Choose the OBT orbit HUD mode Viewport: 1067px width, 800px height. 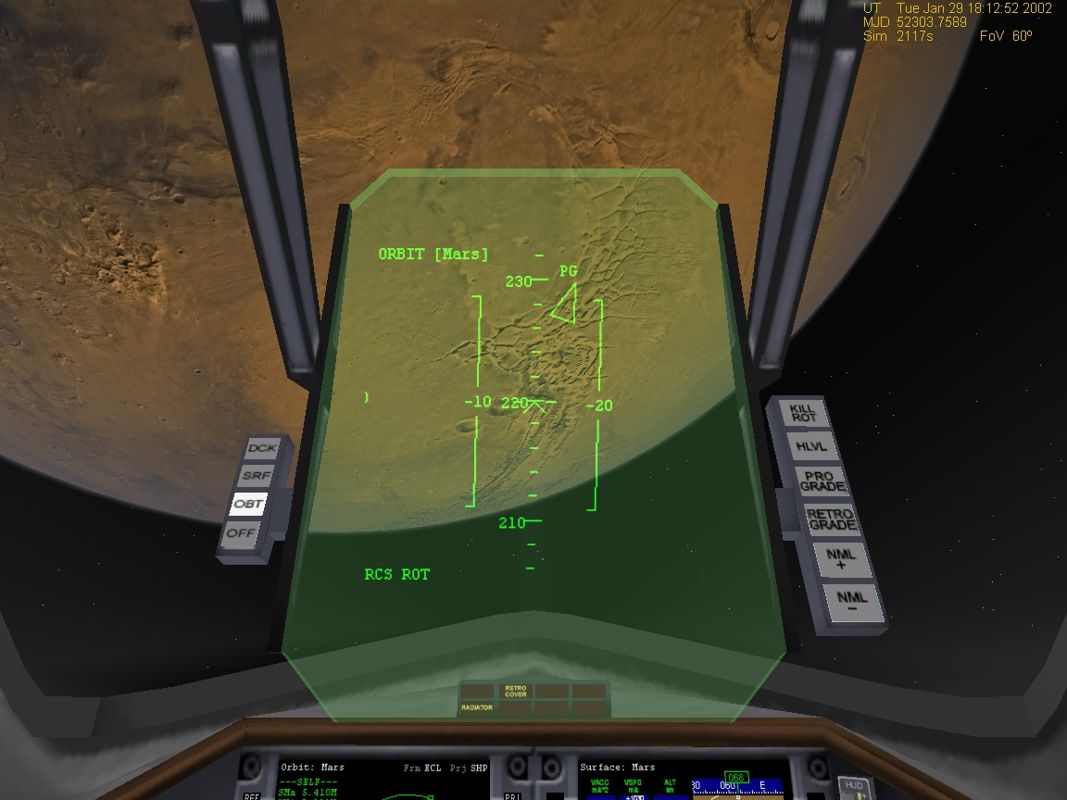pos(247,505)
